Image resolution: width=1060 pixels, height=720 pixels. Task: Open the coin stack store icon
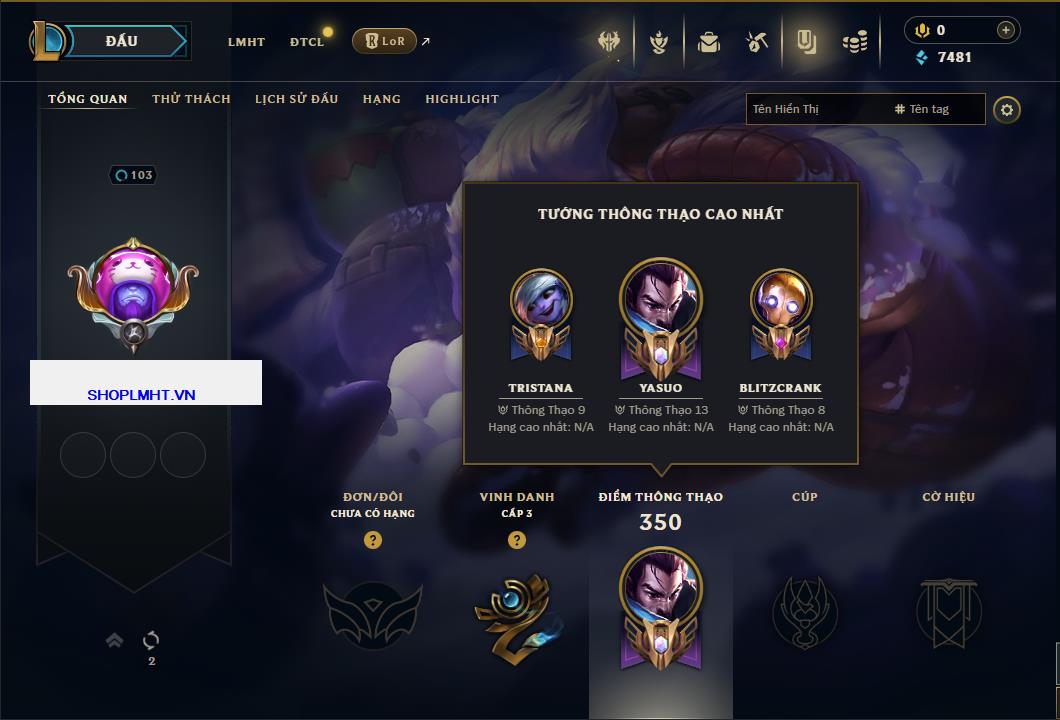(854, 42)
